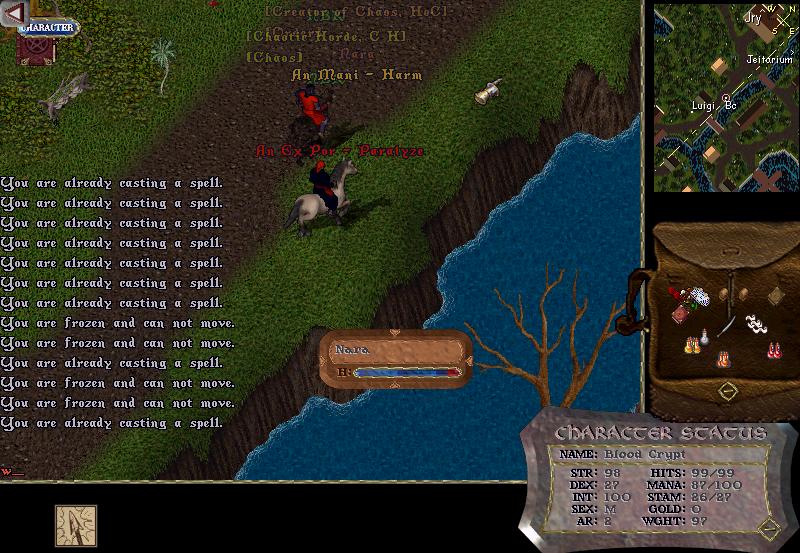The height and width of the screenshot is (553, 800).
Task: Select the folded tan map in backpack
Action: click(x=775, y=294)
